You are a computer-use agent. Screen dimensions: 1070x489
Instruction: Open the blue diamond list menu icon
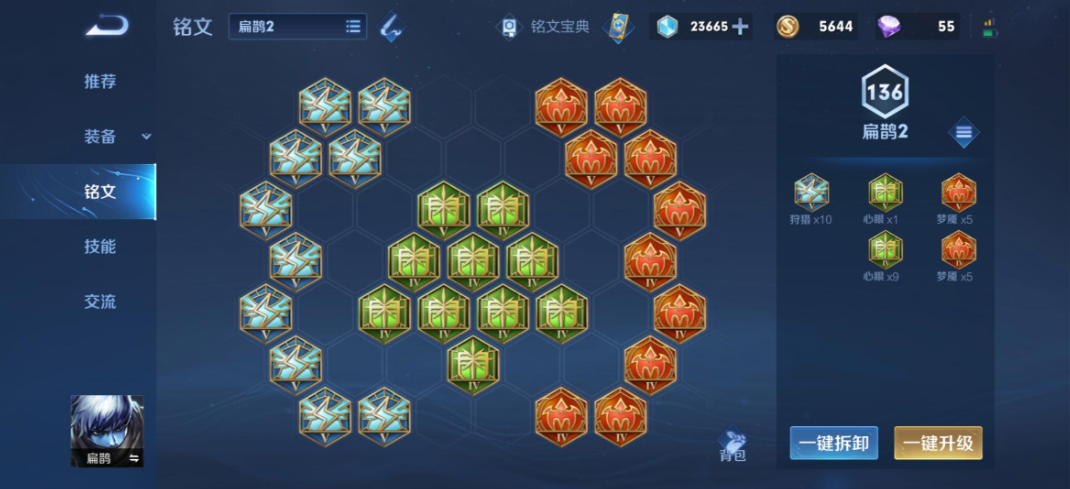tap(963, 132)
